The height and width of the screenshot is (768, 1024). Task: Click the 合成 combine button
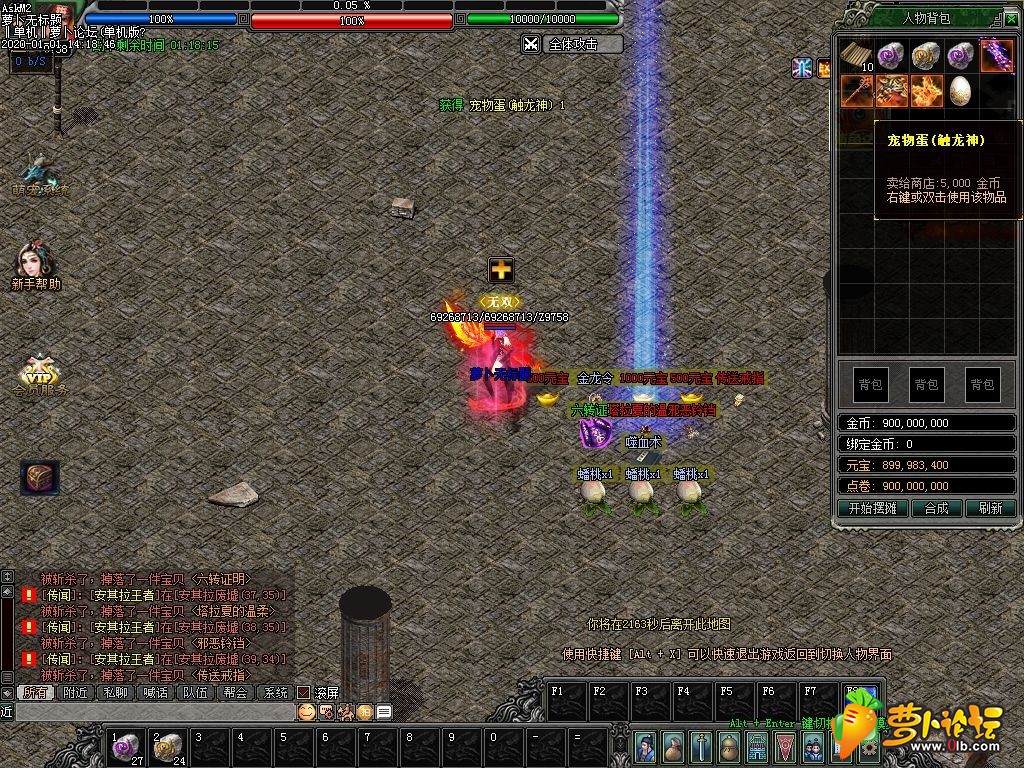click(937, 508)
